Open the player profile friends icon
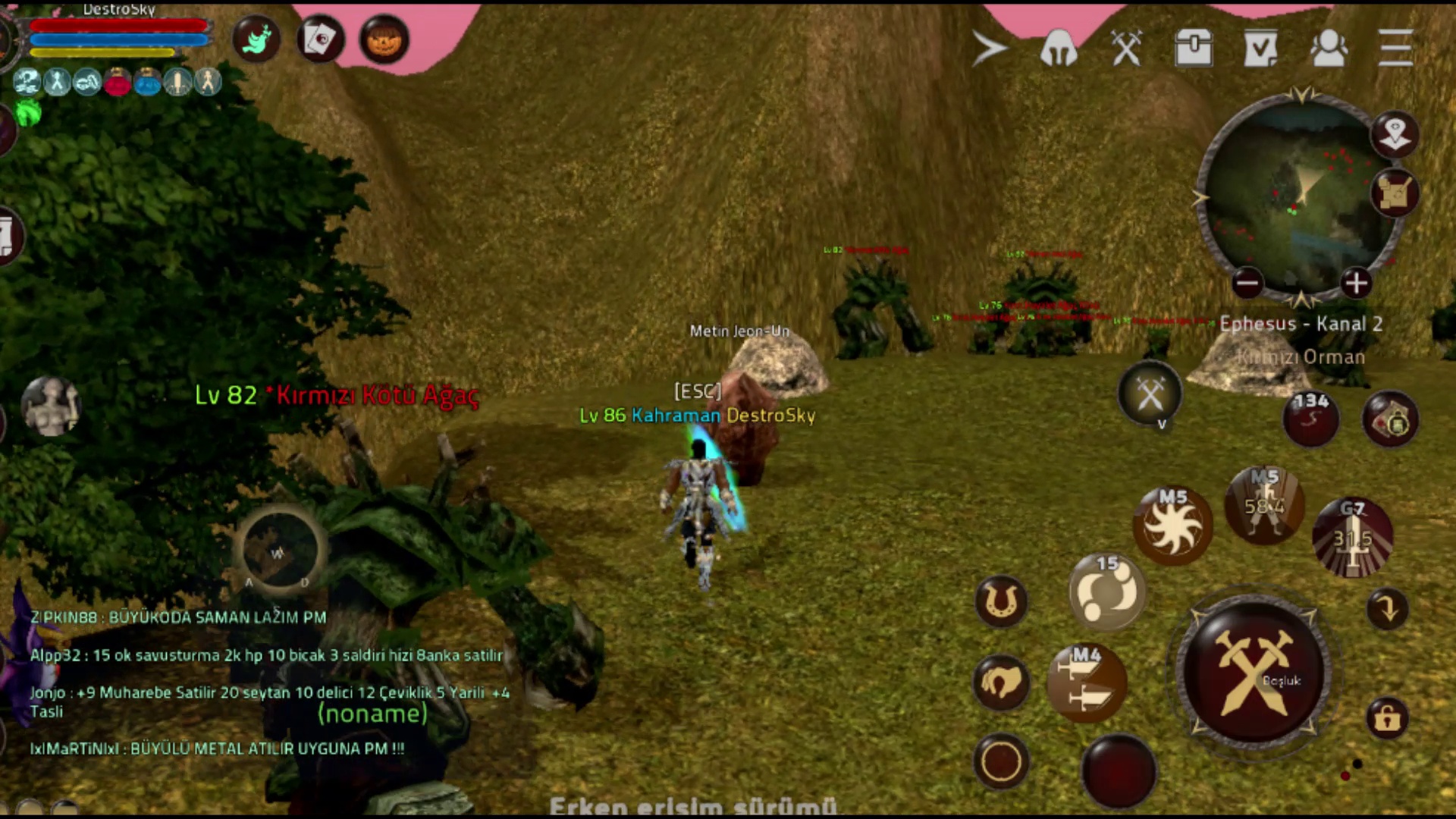The width and height of the screenshot is (1456, 819). 1329,49
